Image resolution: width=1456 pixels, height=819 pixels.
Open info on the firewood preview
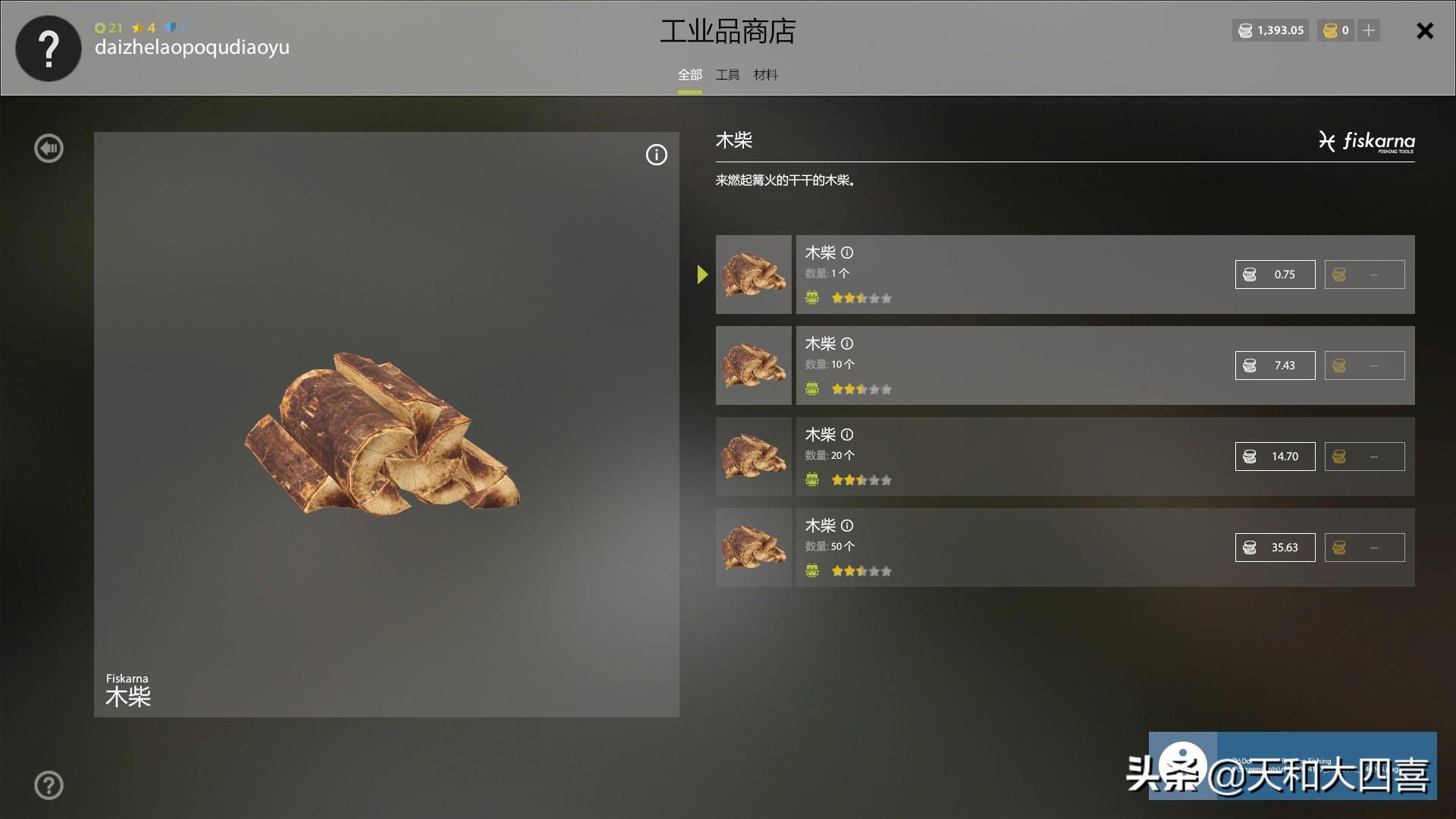tap(656, 155)
